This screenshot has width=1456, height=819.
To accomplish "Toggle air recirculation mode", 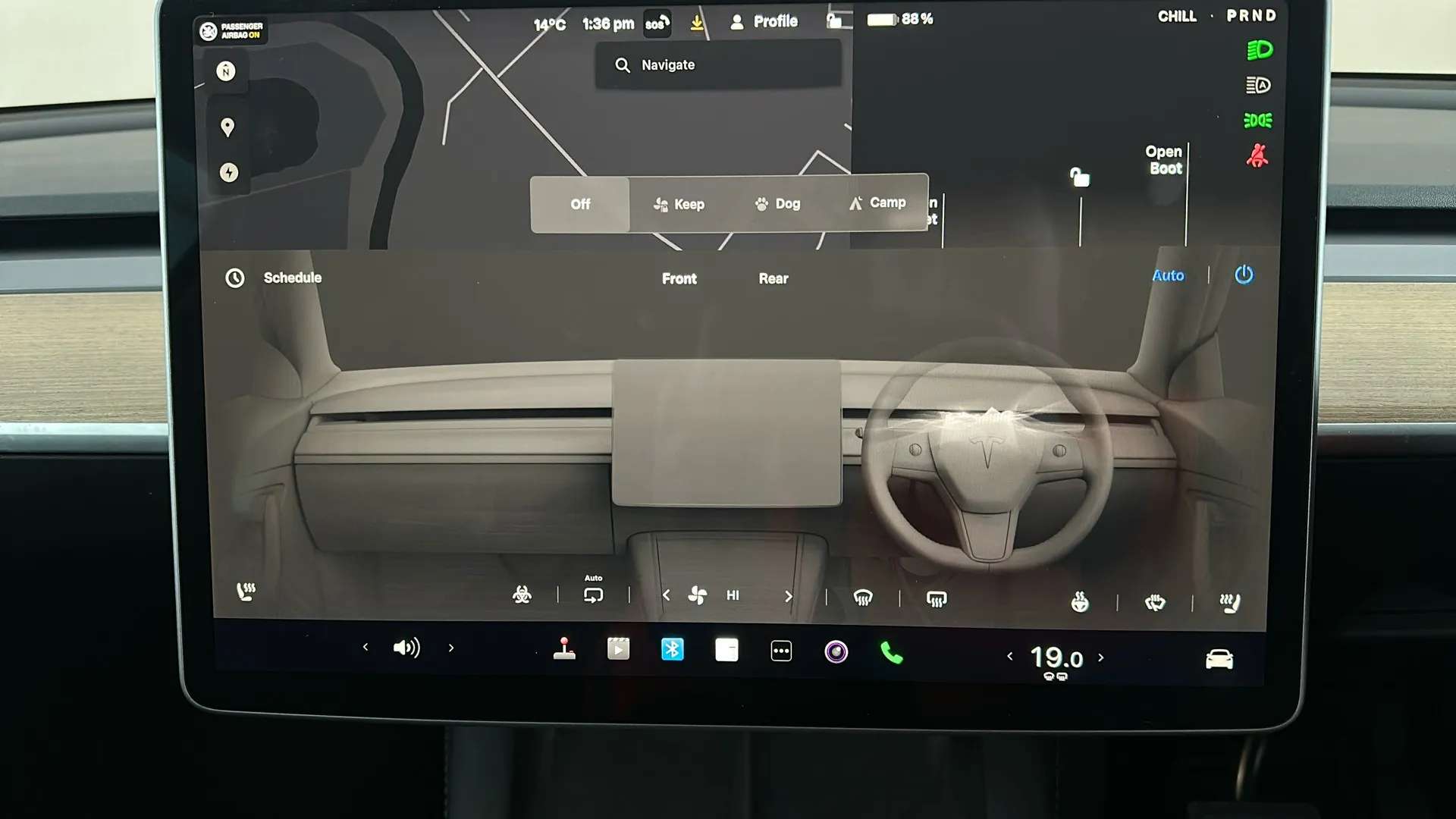I will coord(593,595).
